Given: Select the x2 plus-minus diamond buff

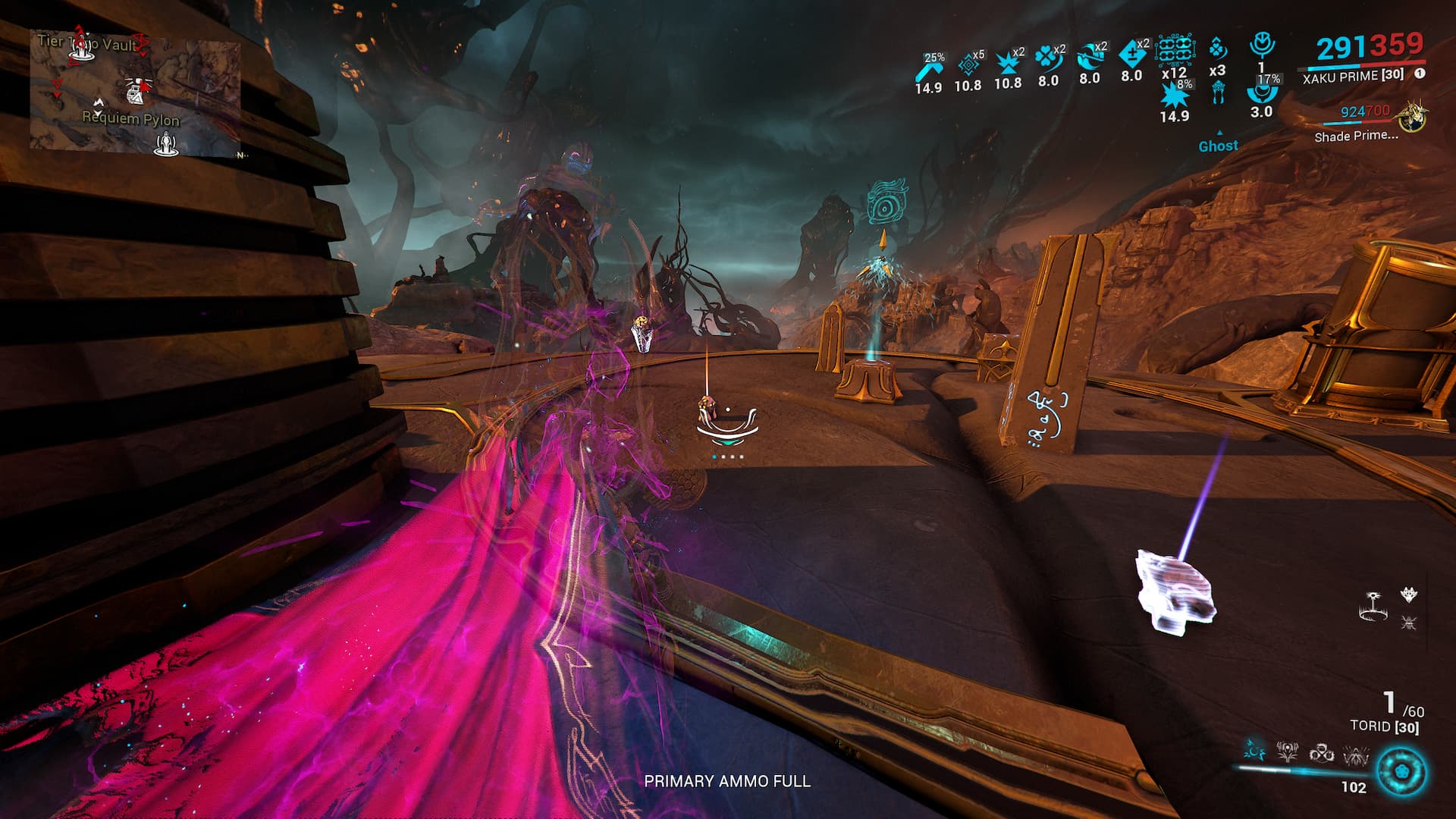Looking at the screenshot, I should pos(1131,54).
